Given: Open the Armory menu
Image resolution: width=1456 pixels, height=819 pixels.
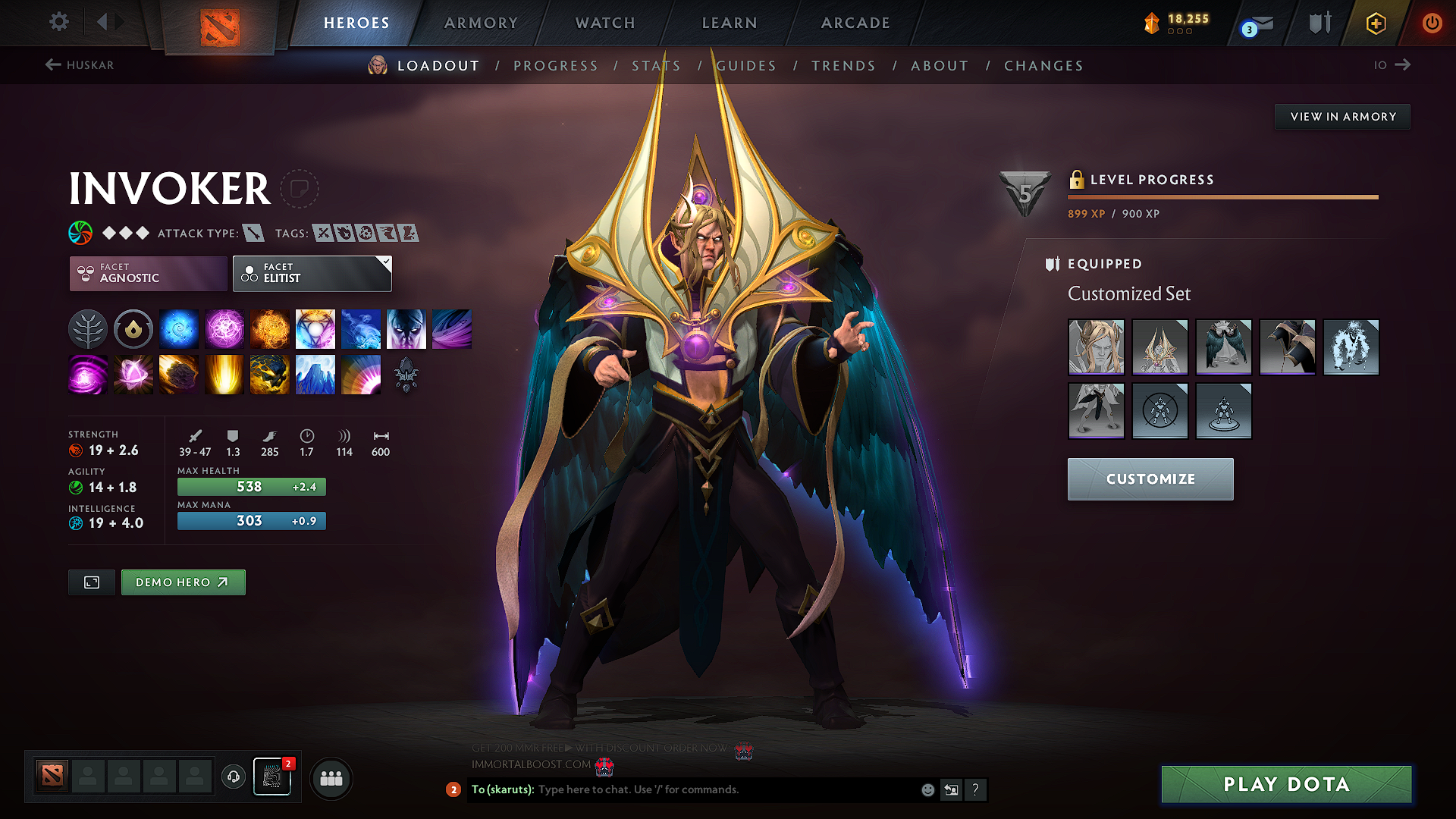Looking at the screenshot, I should point(481,23).
